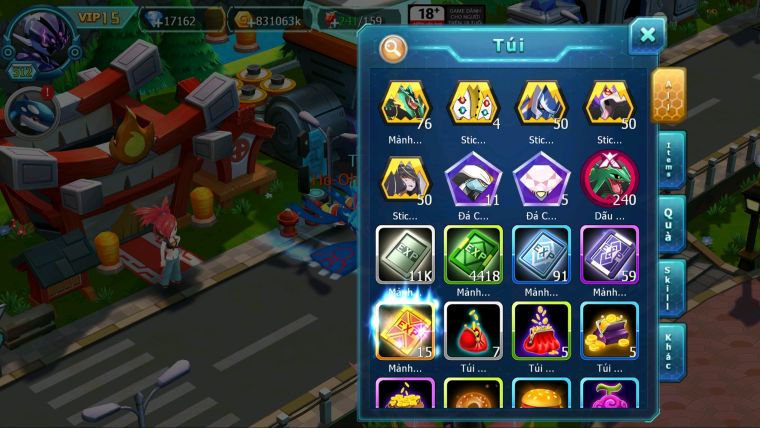
Task: Select the blue EXP card with 91
Action: click(541, 253)
